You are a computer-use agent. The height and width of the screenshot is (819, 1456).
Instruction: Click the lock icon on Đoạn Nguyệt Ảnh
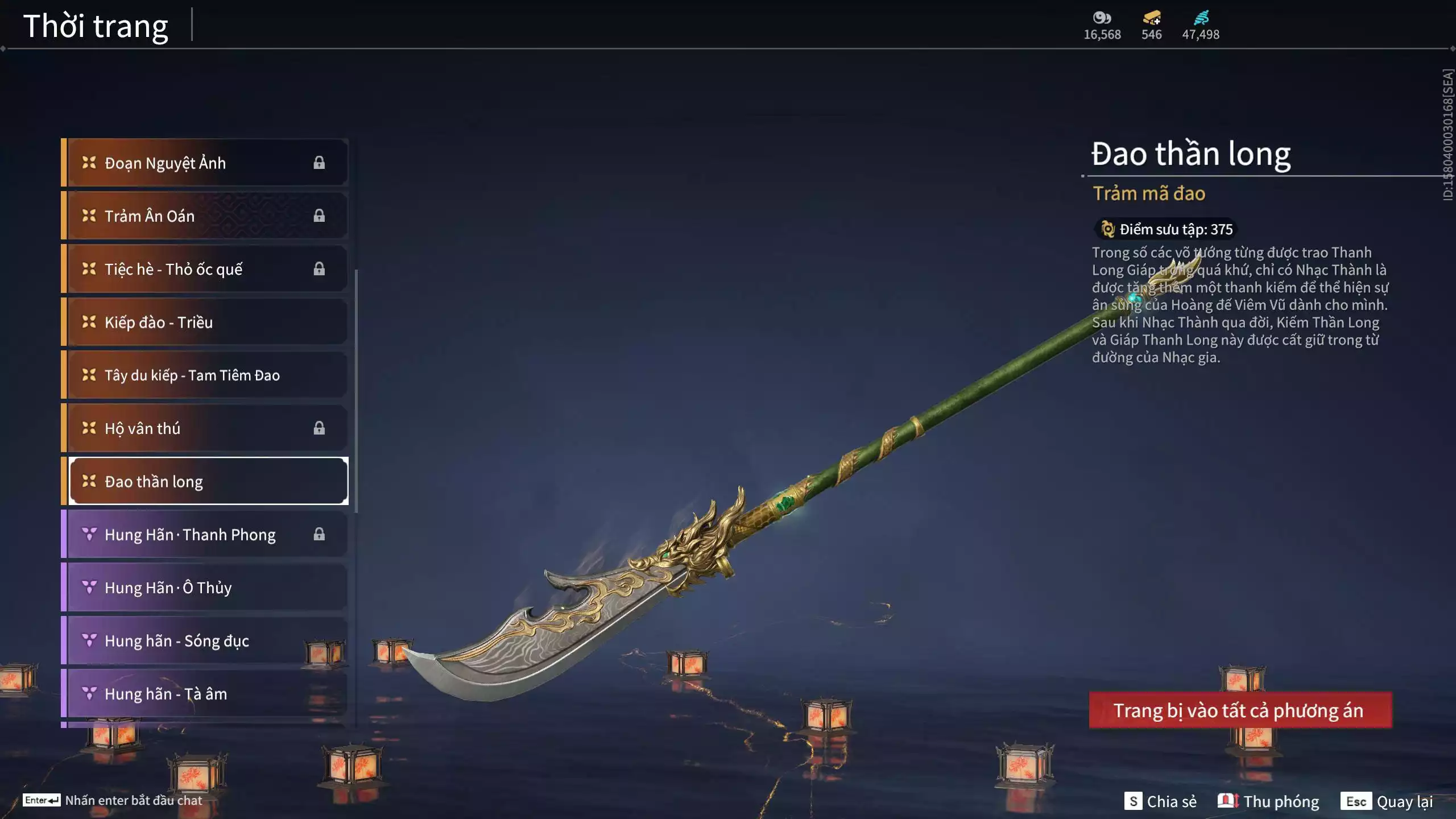(x=318, y=162)
